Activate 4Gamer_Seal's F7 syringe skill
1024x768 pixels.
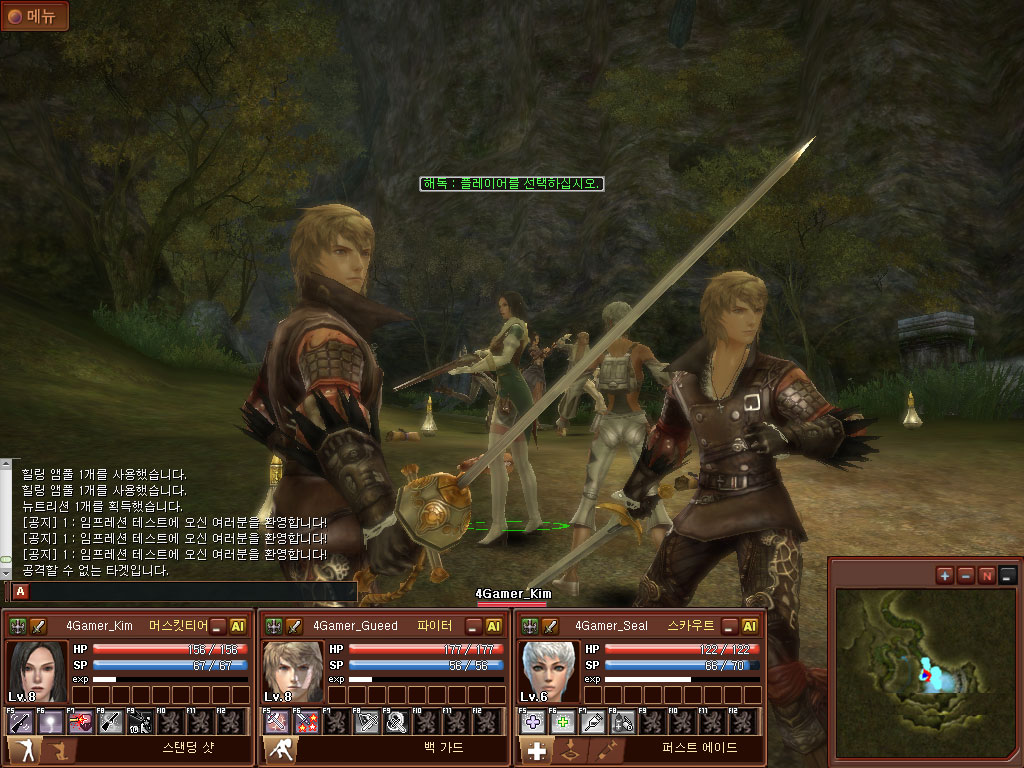click(594, 721)
